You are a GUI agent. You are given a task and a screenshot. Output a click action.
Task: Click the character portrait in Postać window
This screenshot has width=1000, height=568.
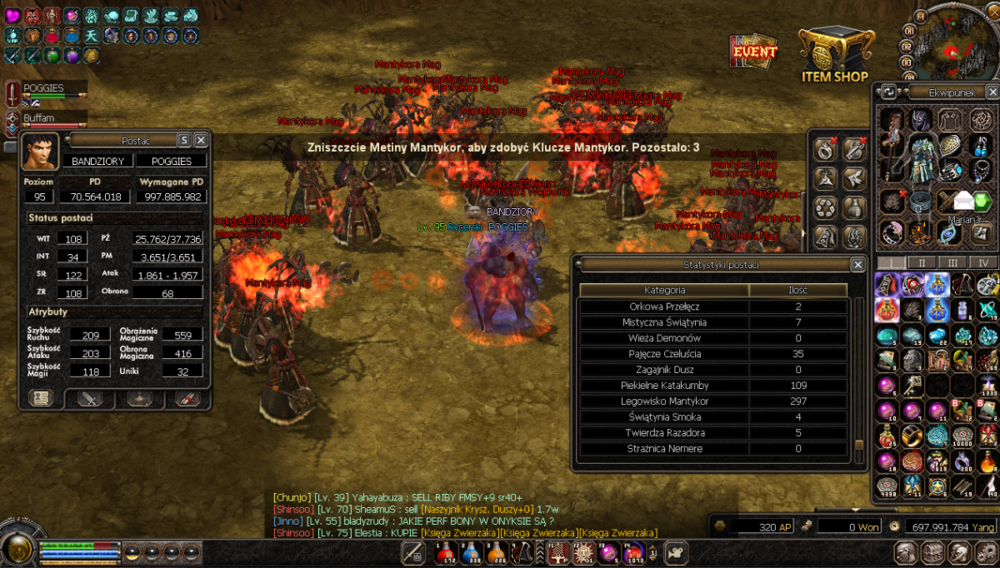click(39, 152)
